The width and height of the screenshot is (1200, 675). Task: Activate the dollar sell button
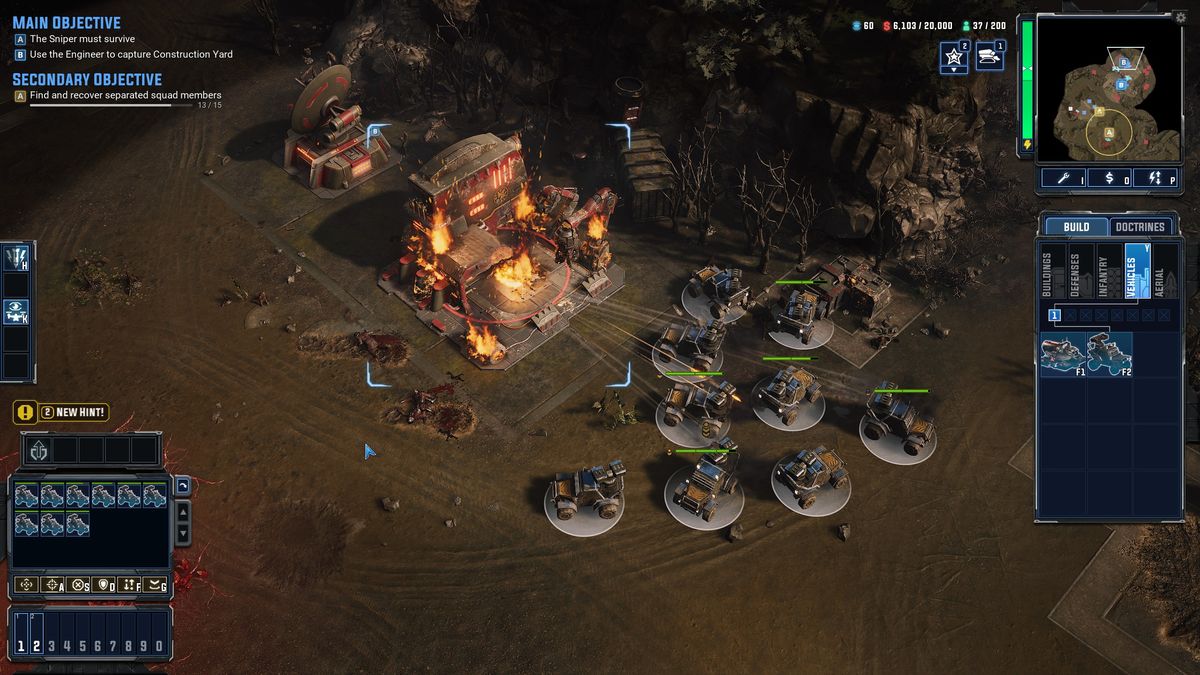(x=1109, y=178)
